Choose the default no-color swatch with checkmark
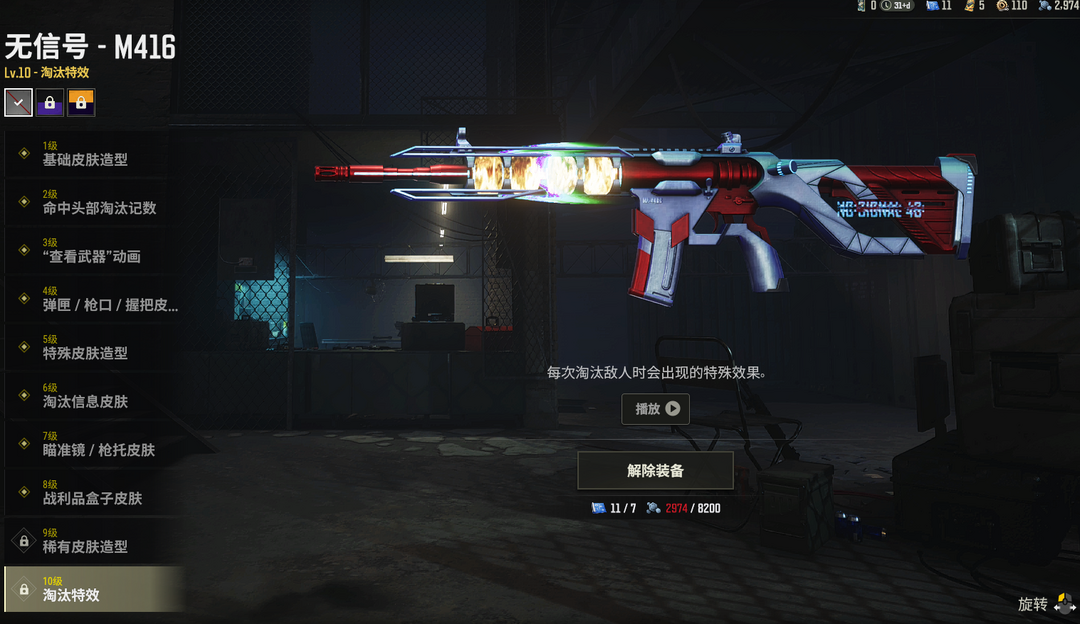The height and width of the screenshot is (624, 1080). tap(18, 102)
